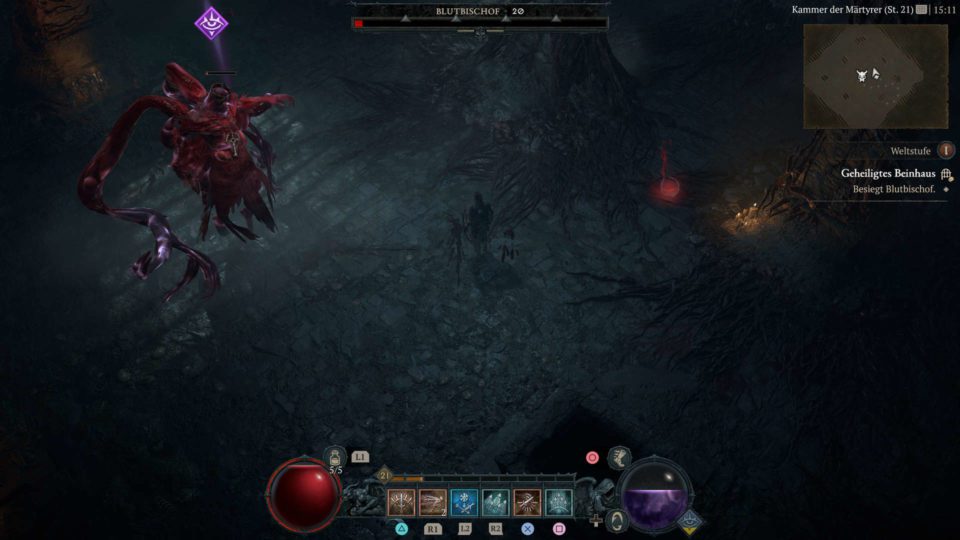This screenshot has width=960, height=540.
Task: Activate the sixth teal skill icon
Action: [558, 502]
